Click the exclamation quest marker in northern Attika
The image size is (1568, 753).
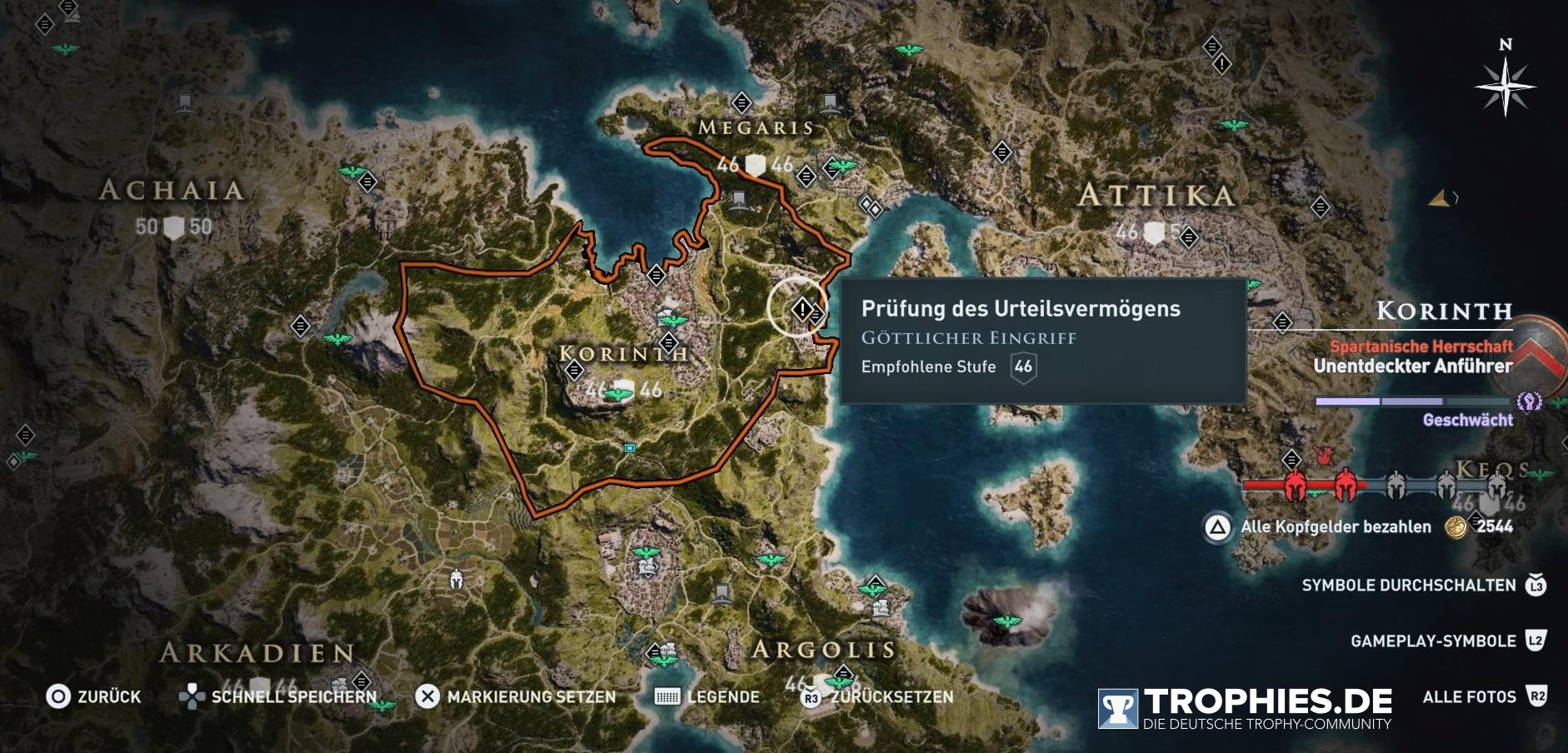(x=1221, y=63)
